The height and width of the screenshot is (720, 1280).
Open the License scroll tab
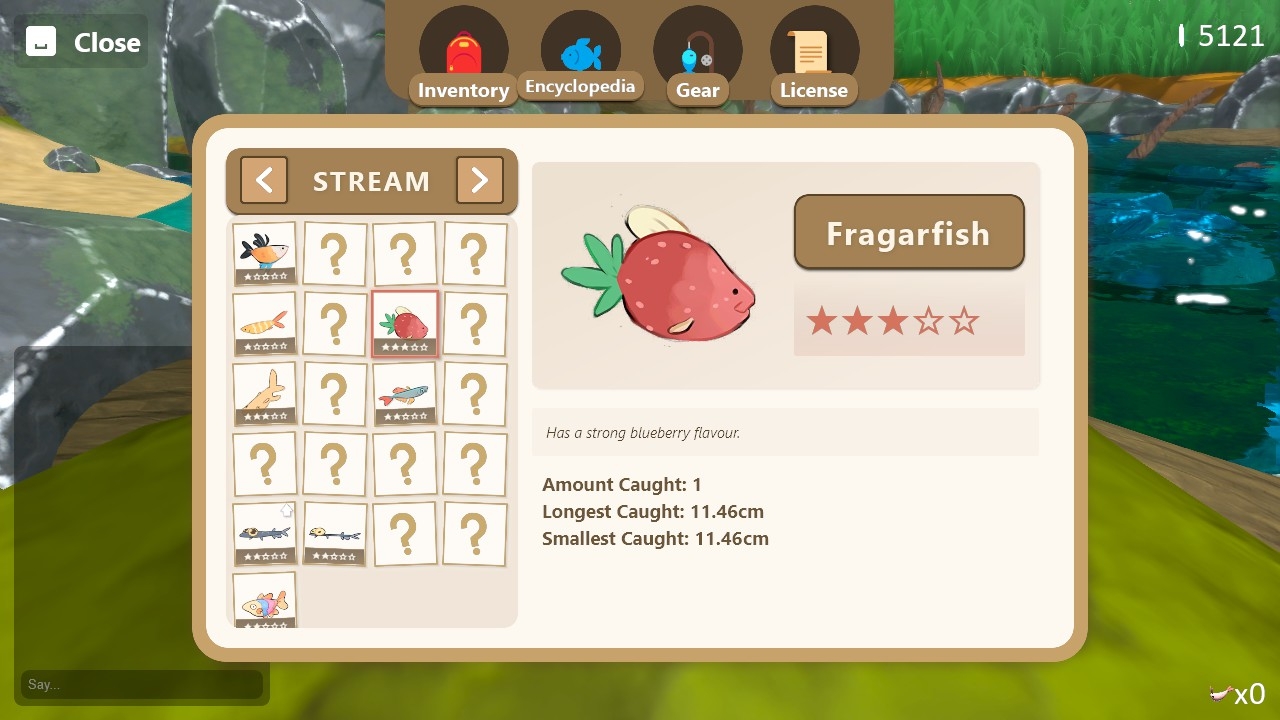[x=813, y=58]
